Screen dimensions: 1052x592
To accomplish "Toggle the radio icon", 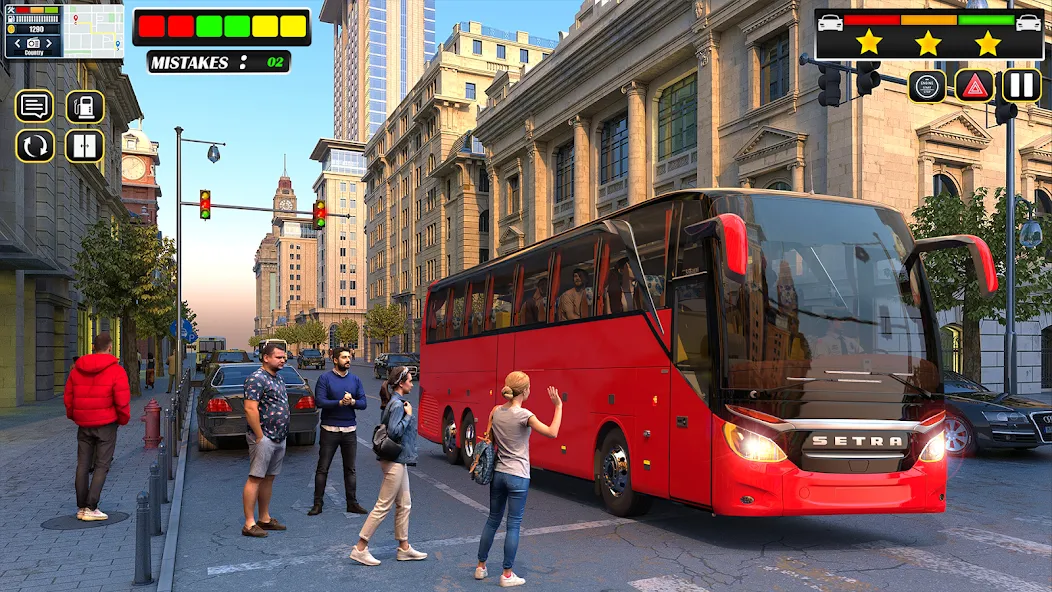I will (x=33, y=43).
